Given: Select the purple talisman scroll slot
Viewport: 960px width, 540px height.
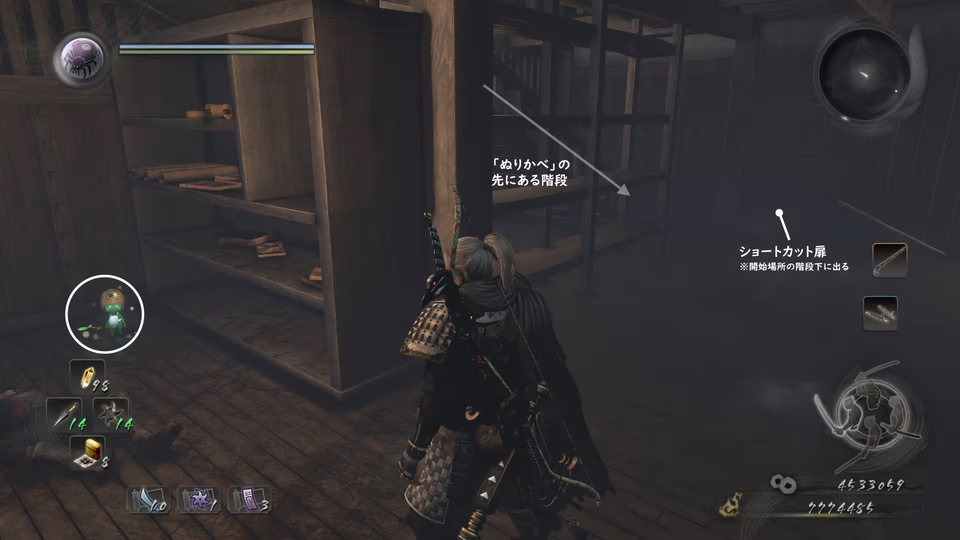Looking at the screenshot, I should [246, 498].
